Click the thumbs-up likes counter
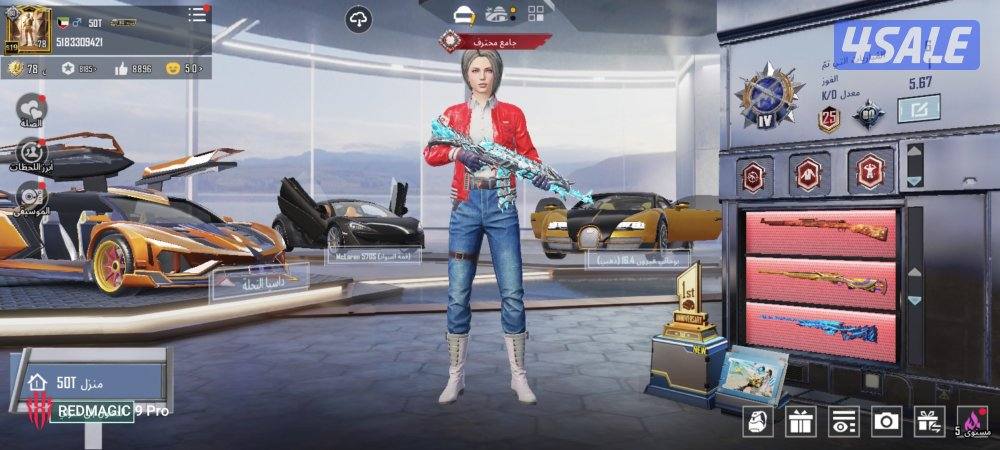The height and width of the screenshot is (450, 1000). click(131, 69)
